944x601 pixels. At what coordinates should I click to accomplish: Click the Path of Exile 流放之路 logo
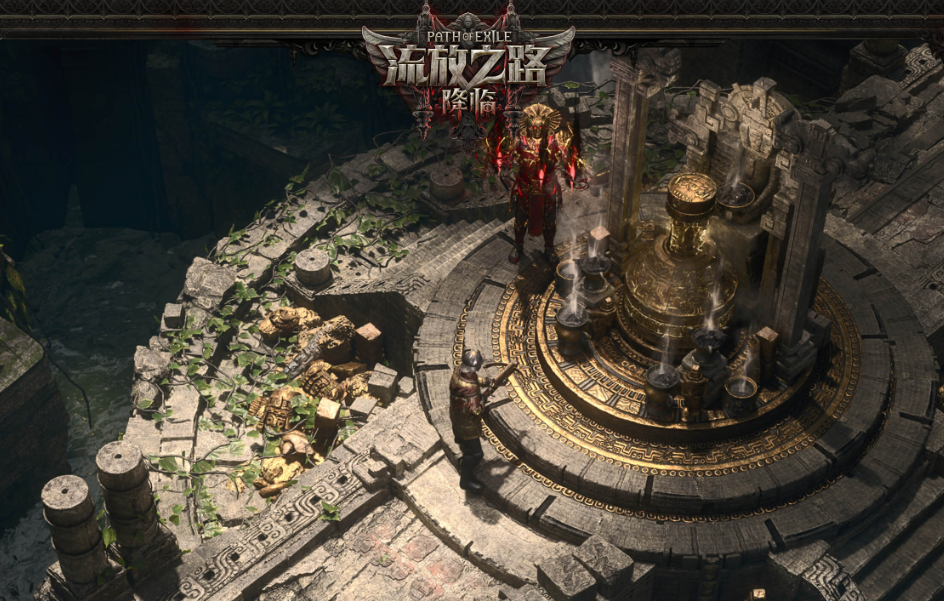coord(467,70)
